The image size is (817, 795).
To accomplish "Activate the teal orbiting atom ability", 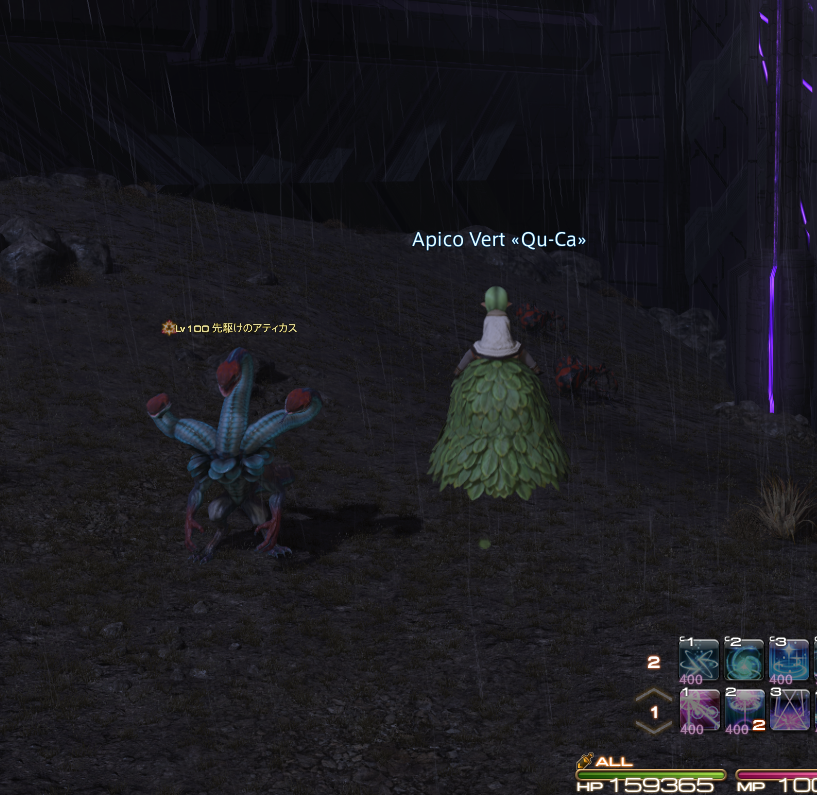I will coord(699,660).
